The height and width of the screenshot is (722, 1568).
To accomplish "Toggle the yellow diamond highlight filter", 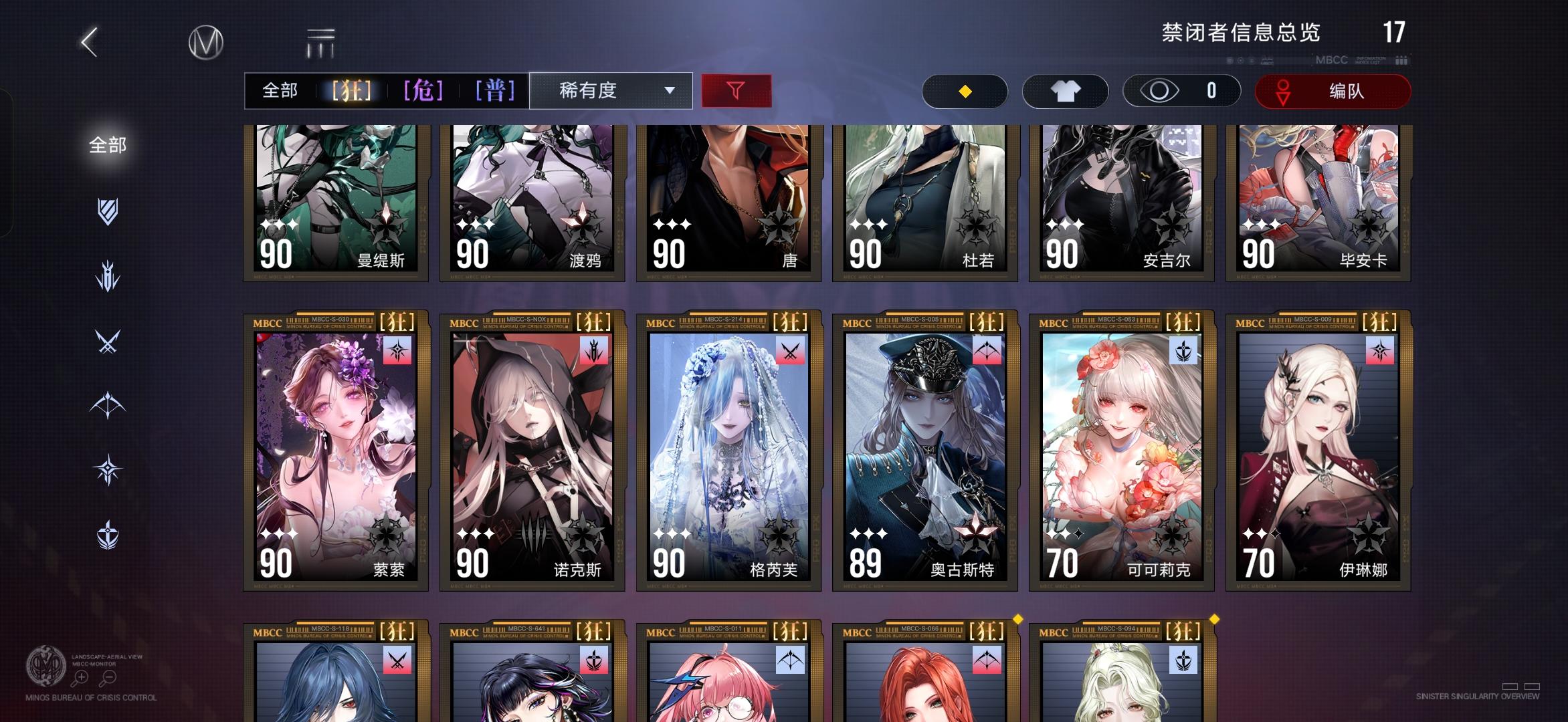I will (964, 91).
